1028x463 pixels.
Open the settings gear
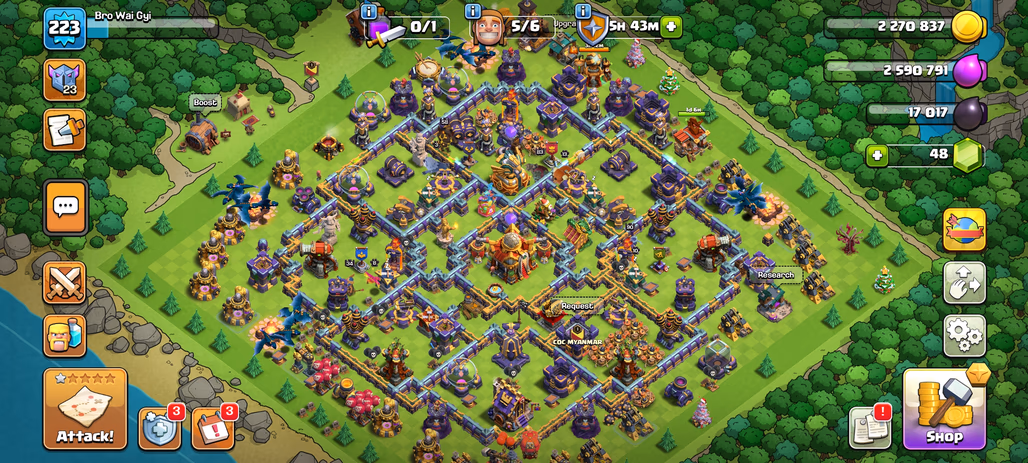(x=964, y=336)
